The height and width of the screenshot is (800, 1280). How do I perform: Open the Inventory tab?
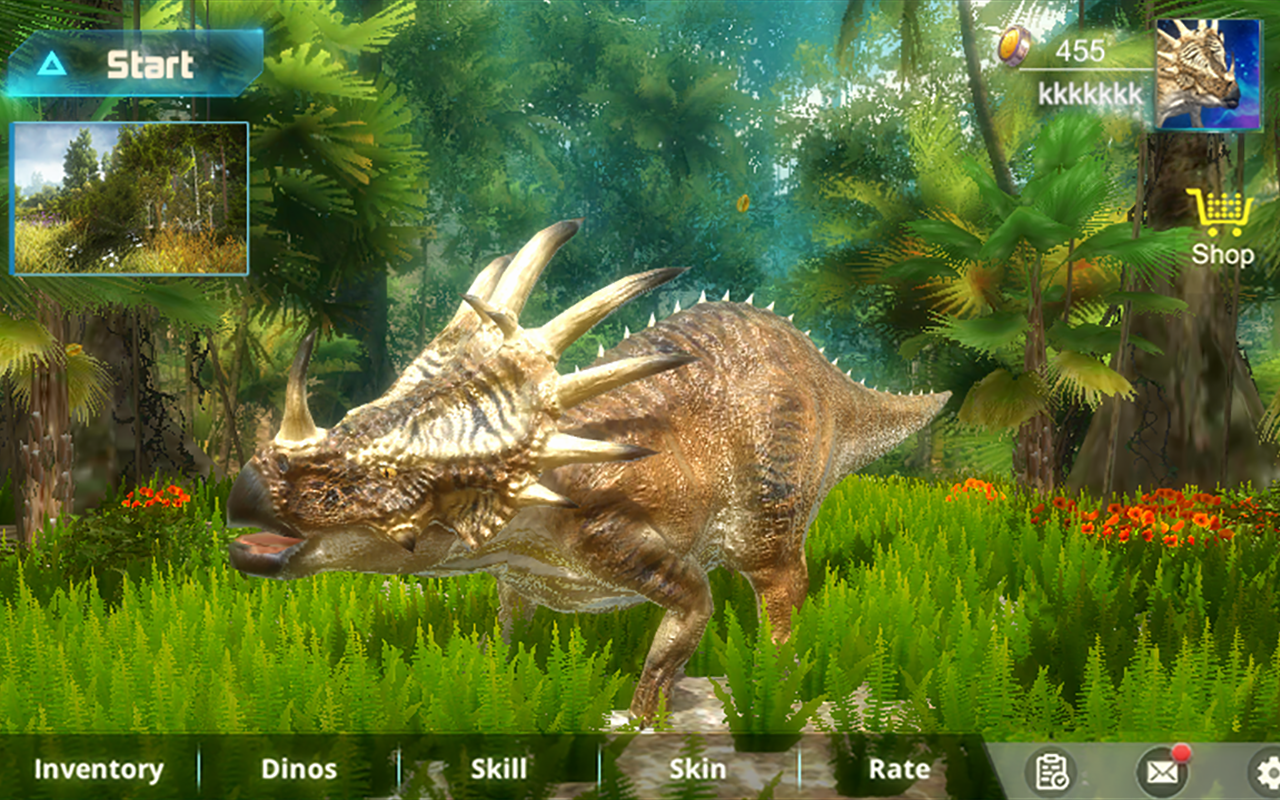click(97, 770)
